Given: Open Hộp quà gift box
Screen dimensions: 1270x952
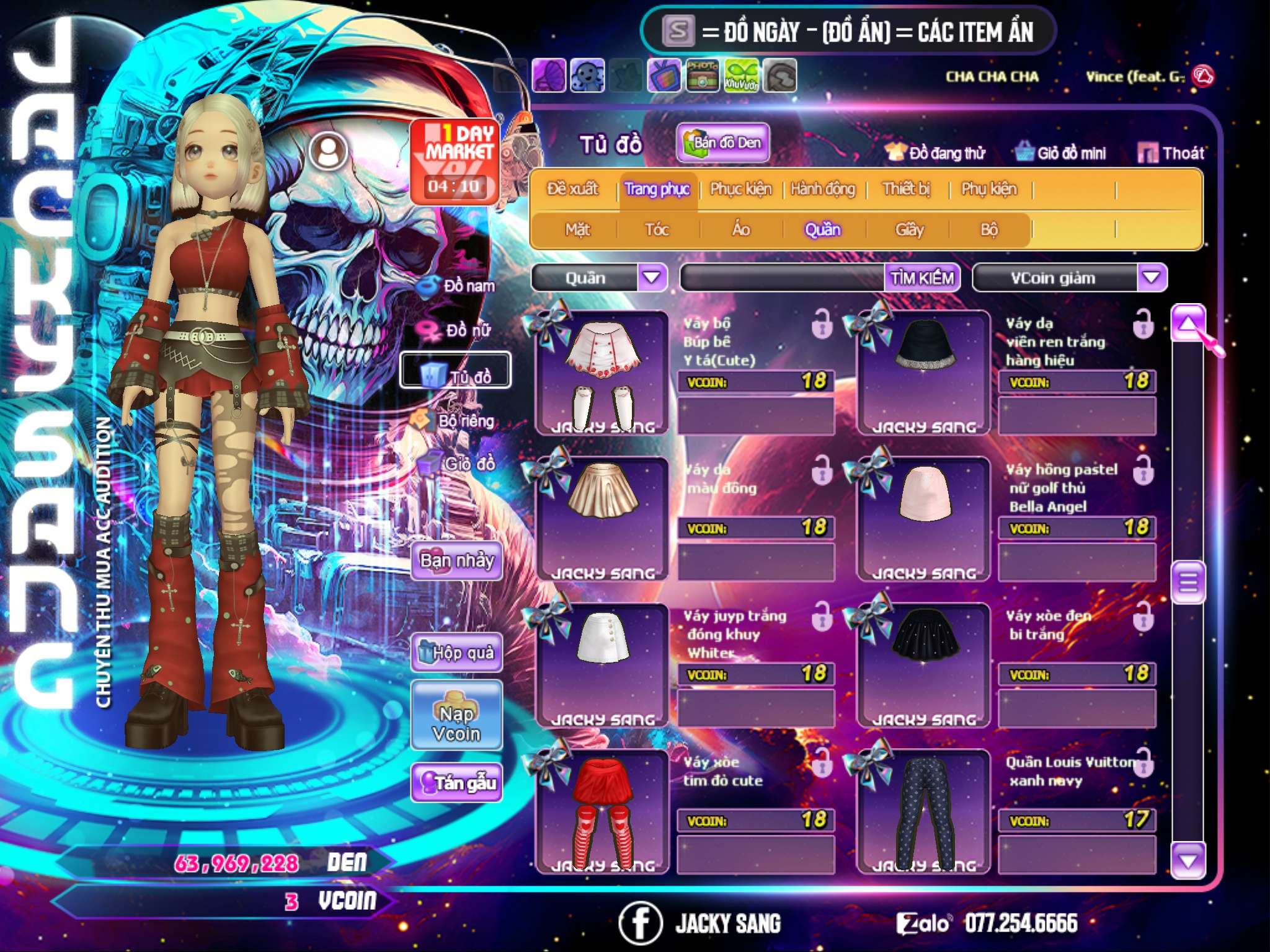Looking at the screenshot, I should (456, 652).
